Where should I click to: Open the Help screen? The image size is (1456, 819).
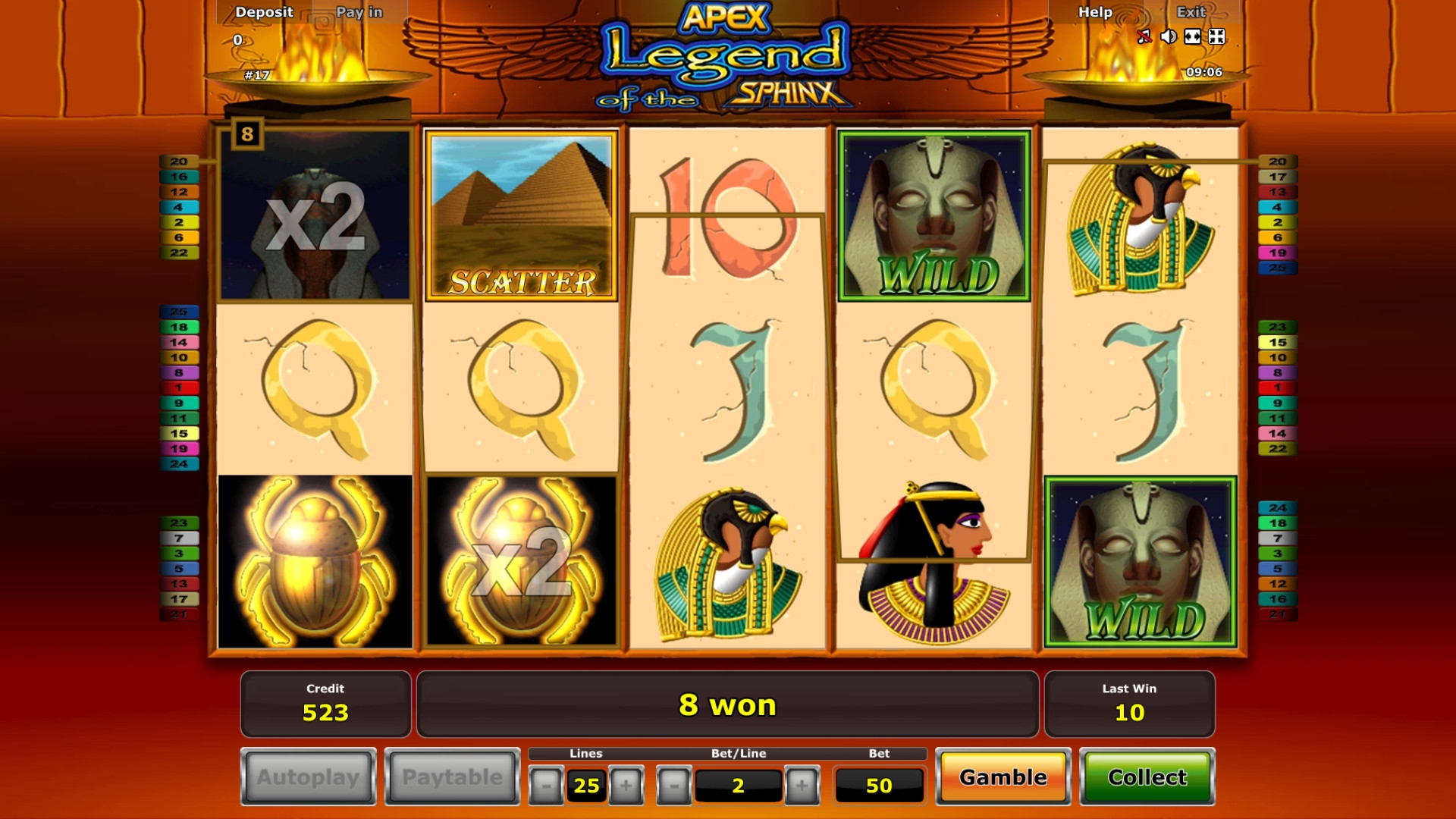pos(1095,12)
